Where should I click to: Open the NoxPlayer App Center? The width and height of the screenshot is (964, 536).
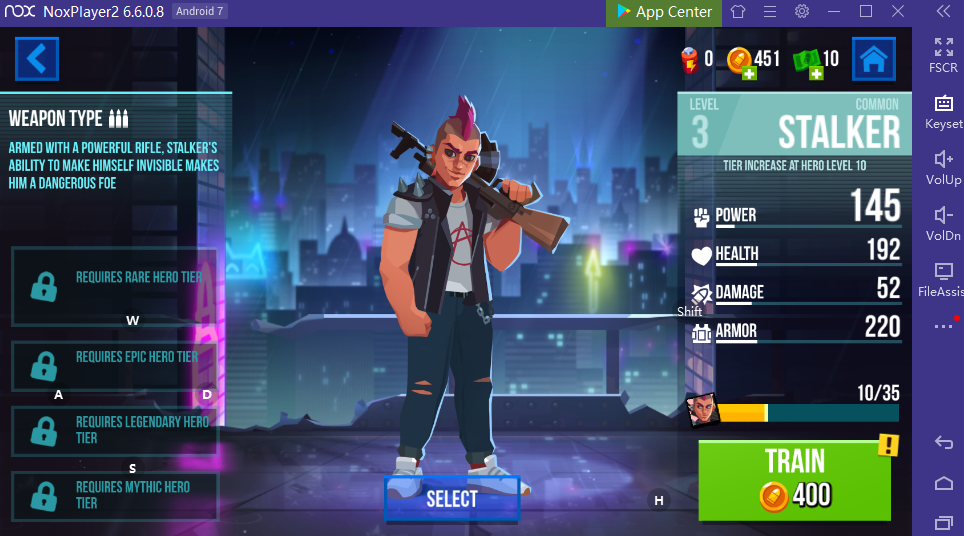(x=663, y=12)
